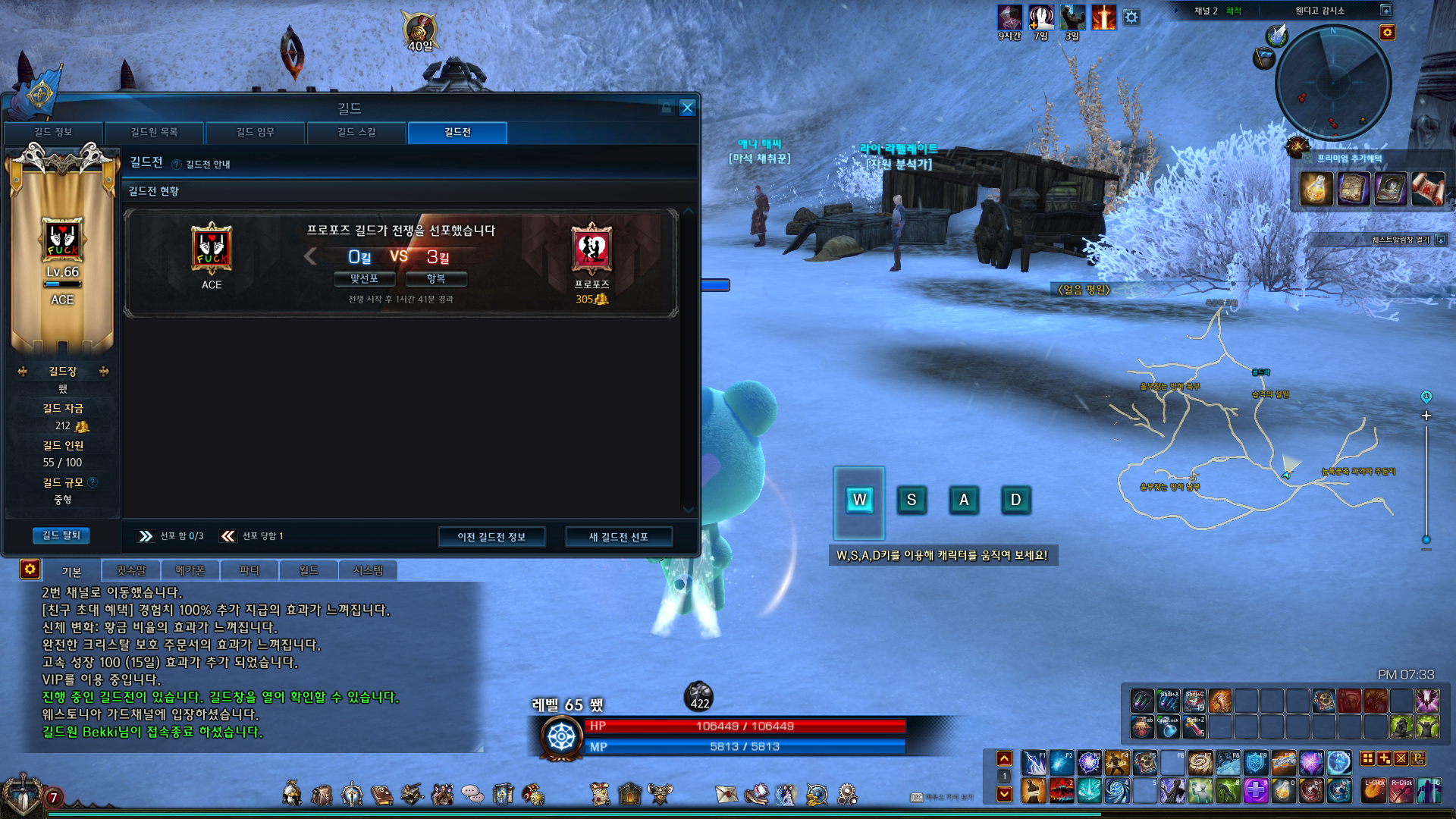Viewport: 1456px width, 819px height.
Task: Declare a new guild war with 새 길드전 선포
Action: click(618, 537)
